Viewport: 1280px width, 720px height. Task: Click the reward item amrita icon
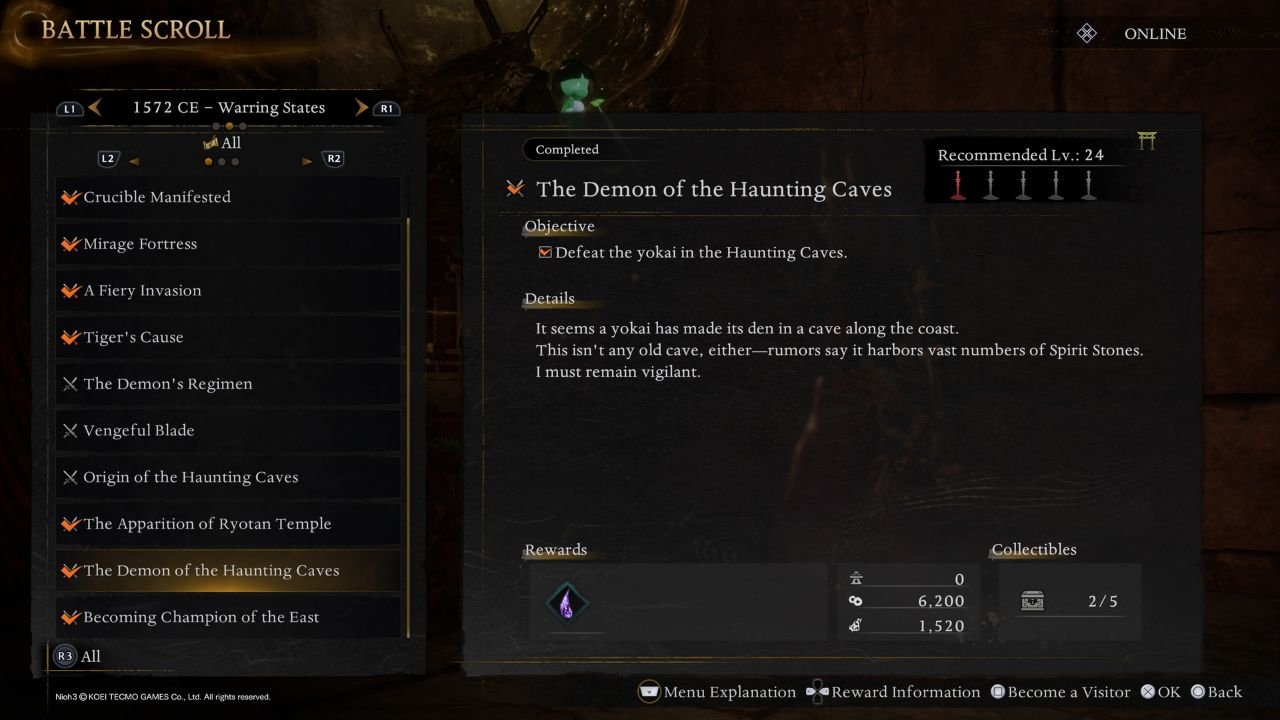[x=569, y=602]
